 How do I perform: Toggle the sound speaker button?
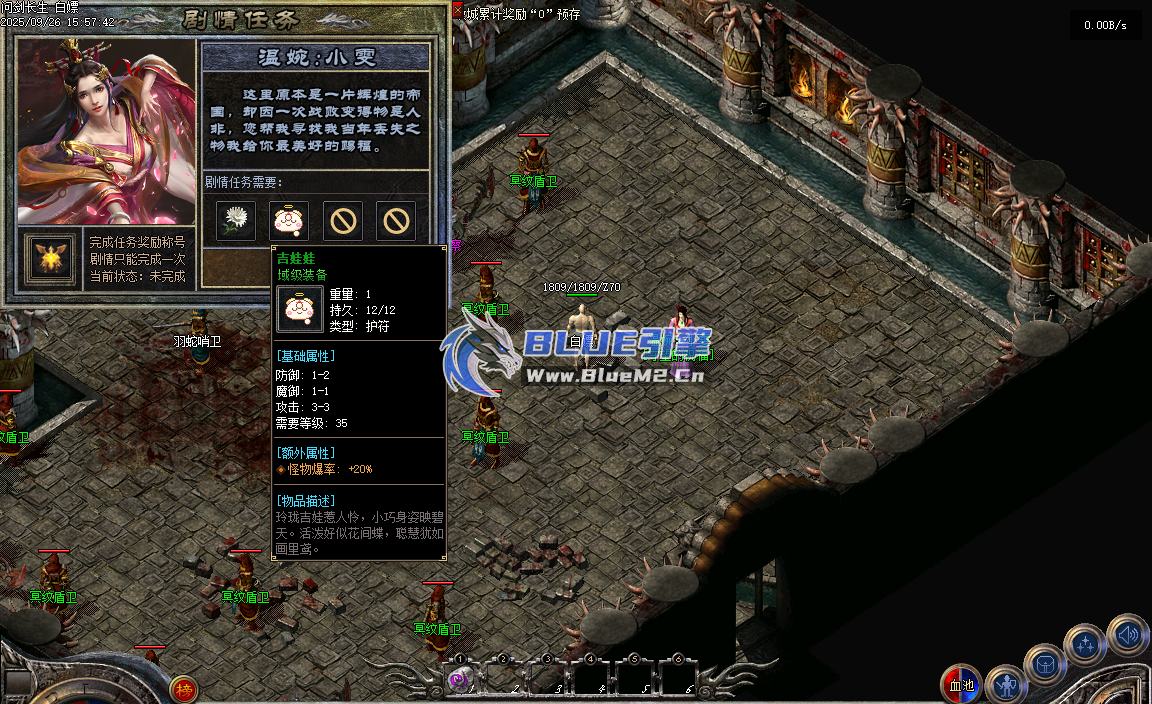(1127, 634)
